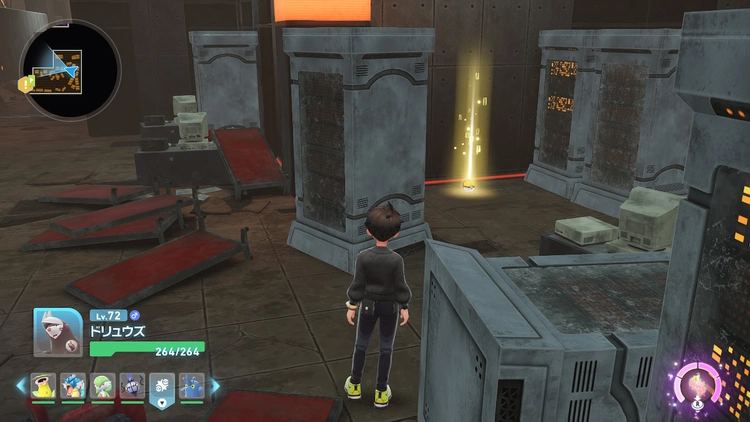Choose the Heracross party slot
The height and width of the screenshot is (422, 750).
[x=192, y=385]
